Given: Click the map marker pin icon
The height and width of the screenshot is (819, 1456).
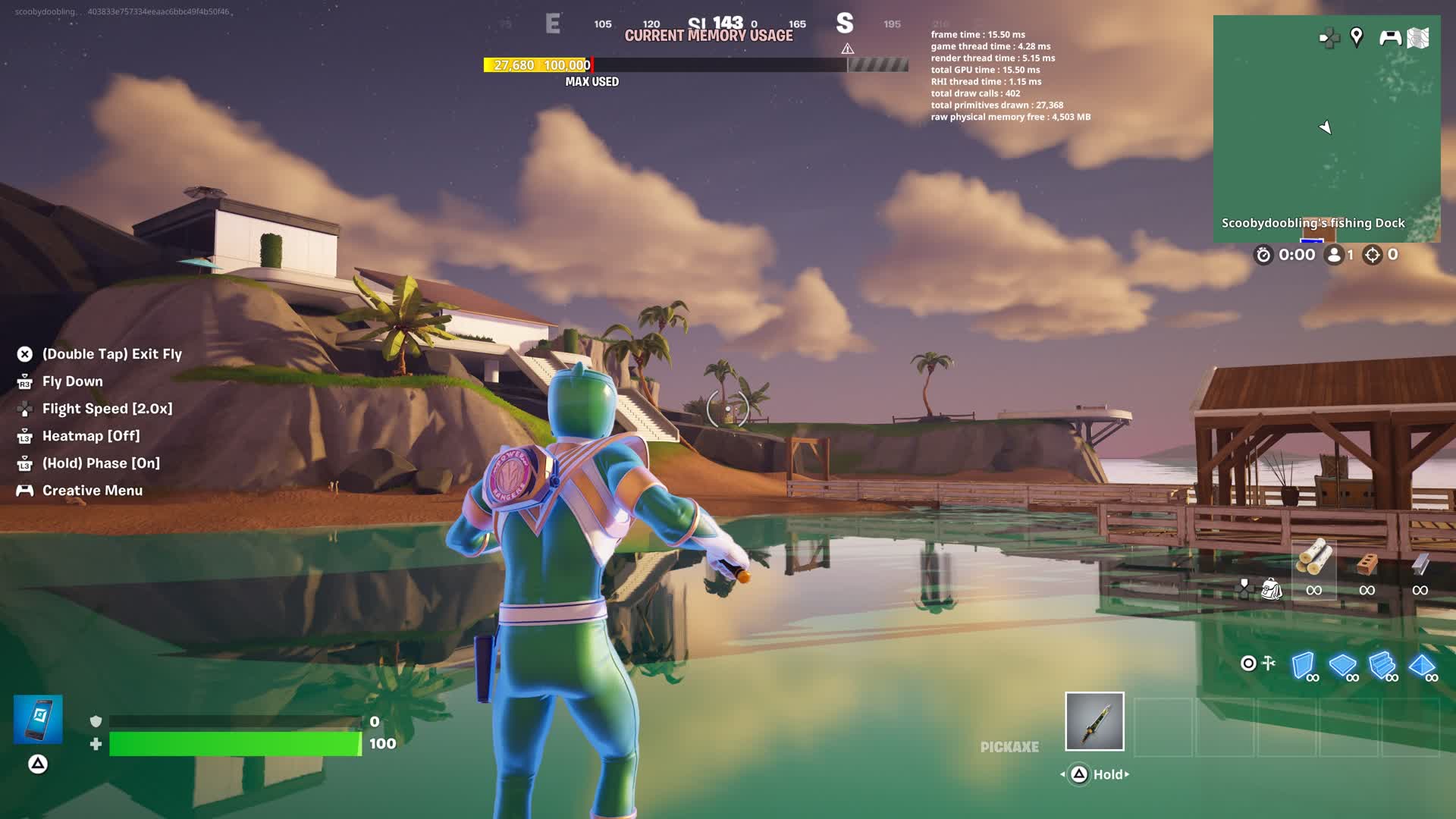Looking at the screenshot, I should pyautogui.click(x=1357, y=37).
